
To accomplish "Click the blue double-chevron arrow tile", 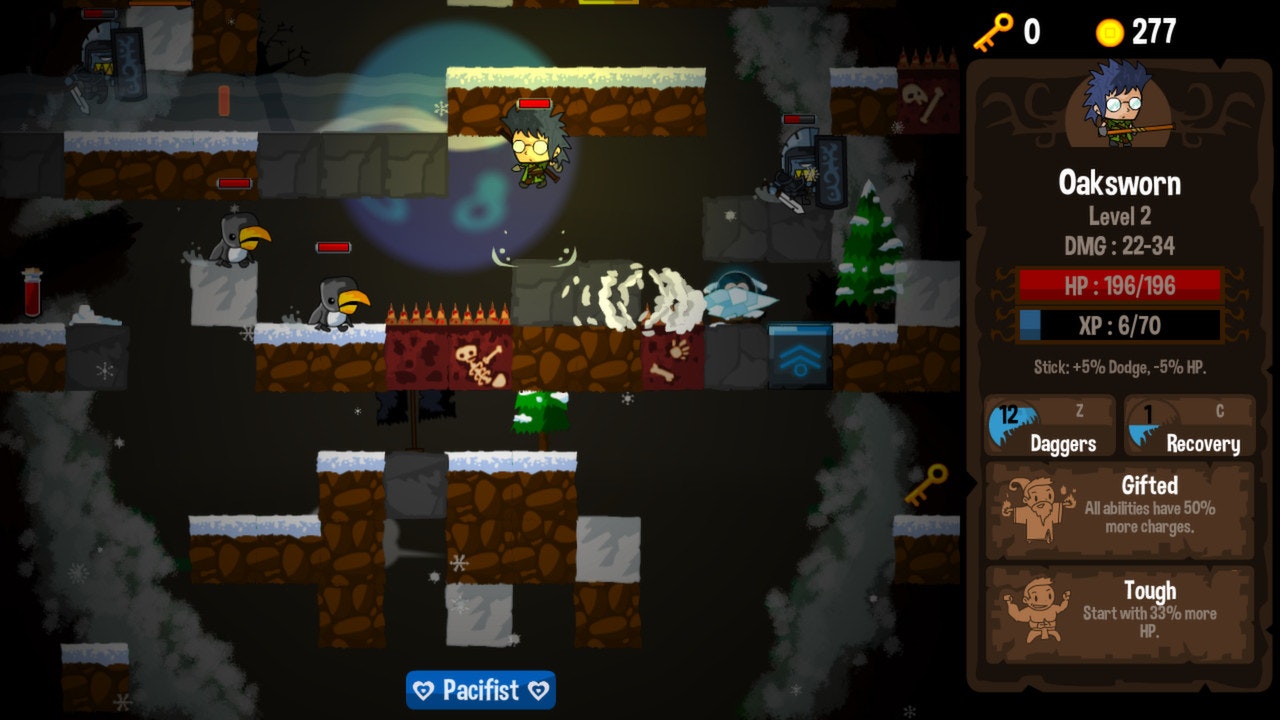I will [798, 354].
